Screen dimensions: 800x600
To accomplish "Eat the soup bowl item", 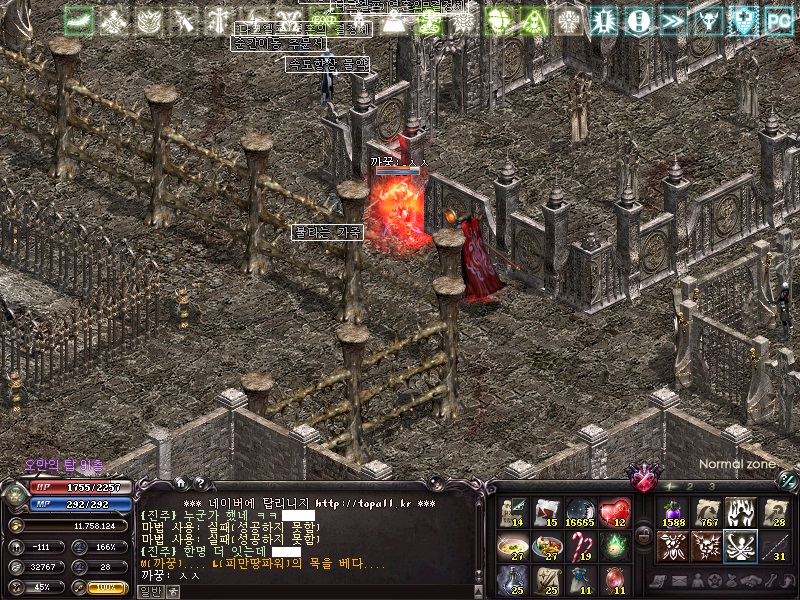I will click(513, 546).
